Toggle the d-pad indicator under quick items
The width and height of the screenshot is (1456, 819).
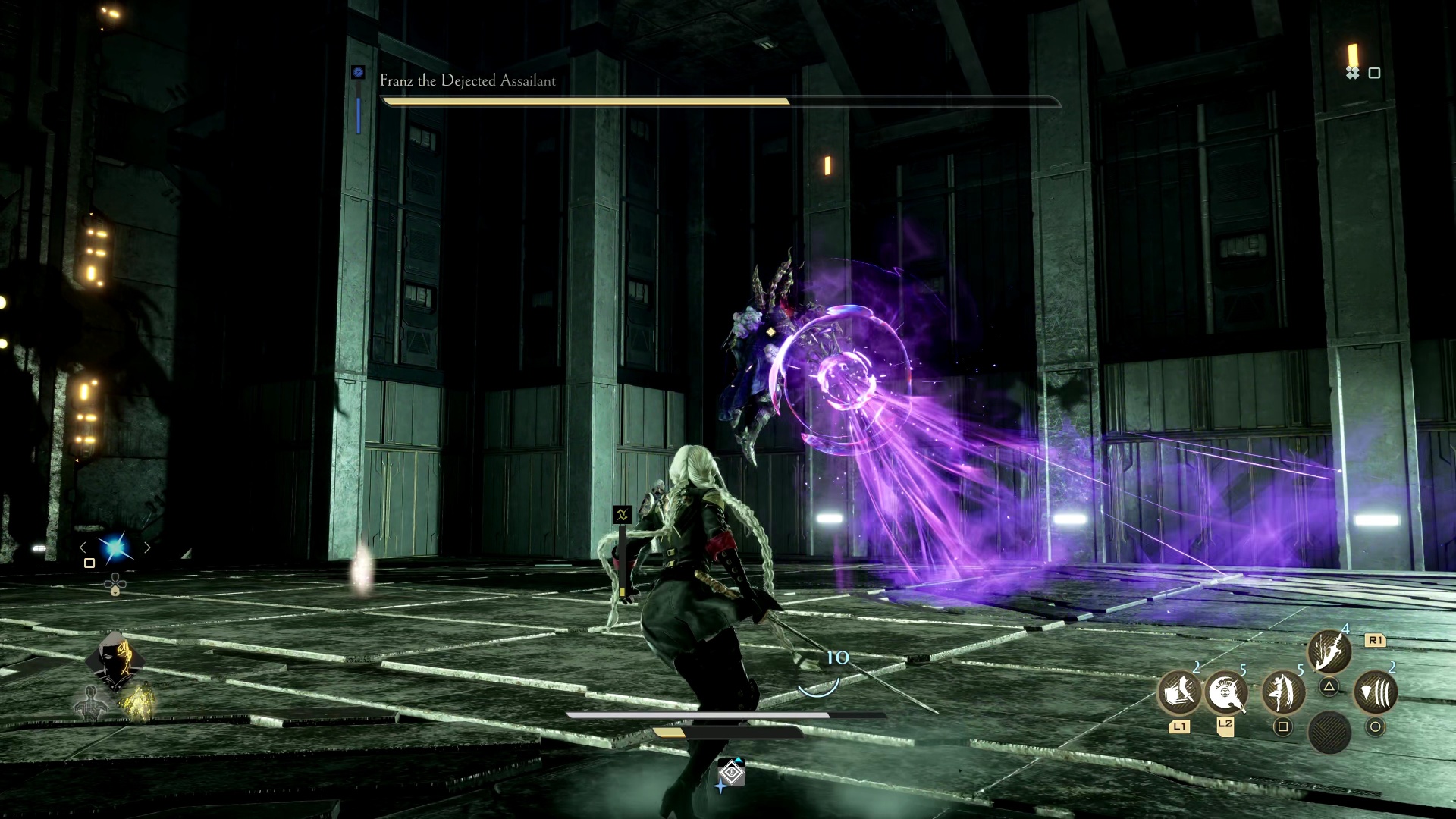[x=115, y=585]
